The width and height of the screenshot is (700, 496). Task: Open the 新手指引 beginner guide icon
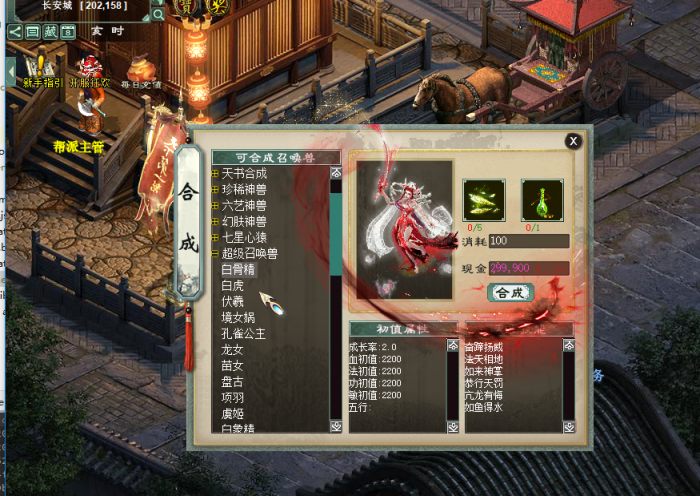tap(42, 70)
